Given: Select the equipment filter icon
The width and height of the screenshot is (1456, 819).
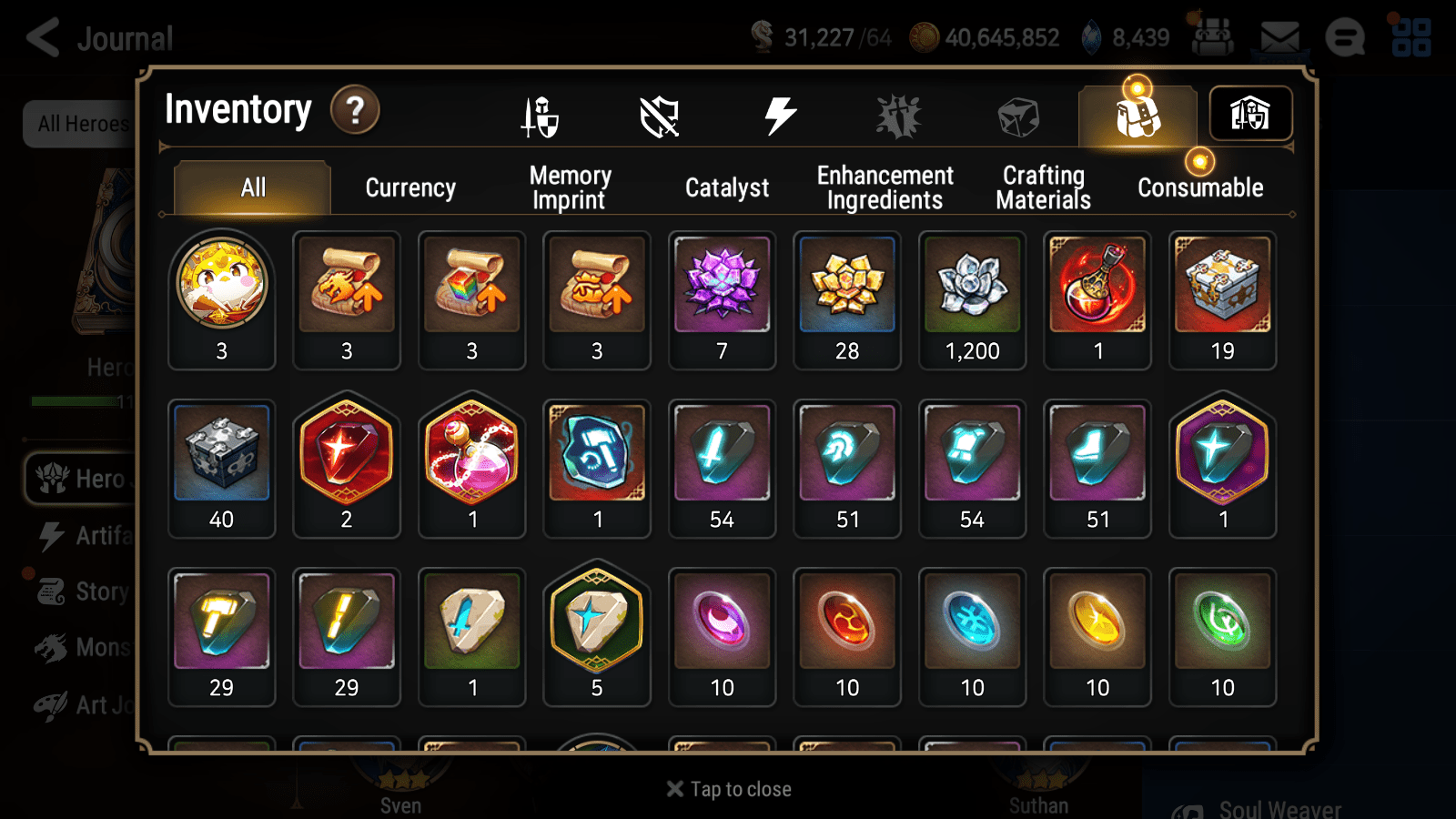Looking at the screenshot, I should (539, 116).
